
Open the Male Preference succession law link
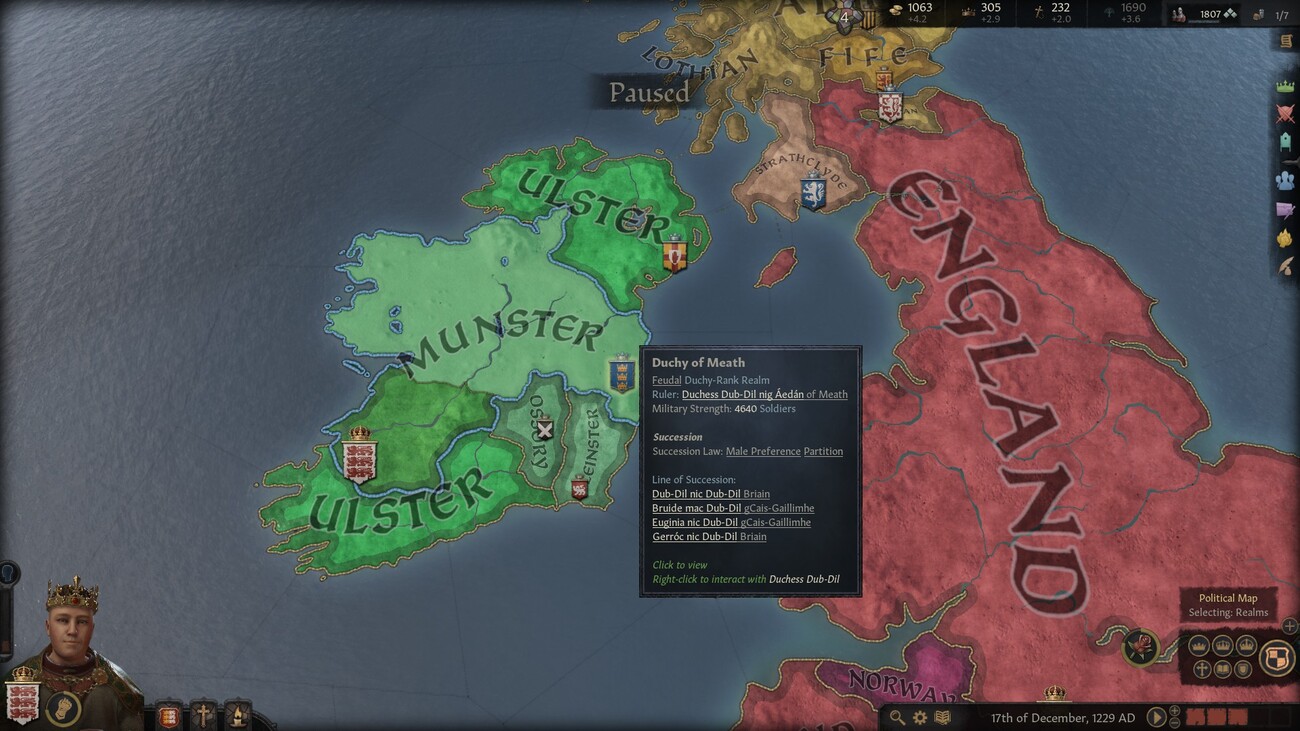click(x=763, y=451)
